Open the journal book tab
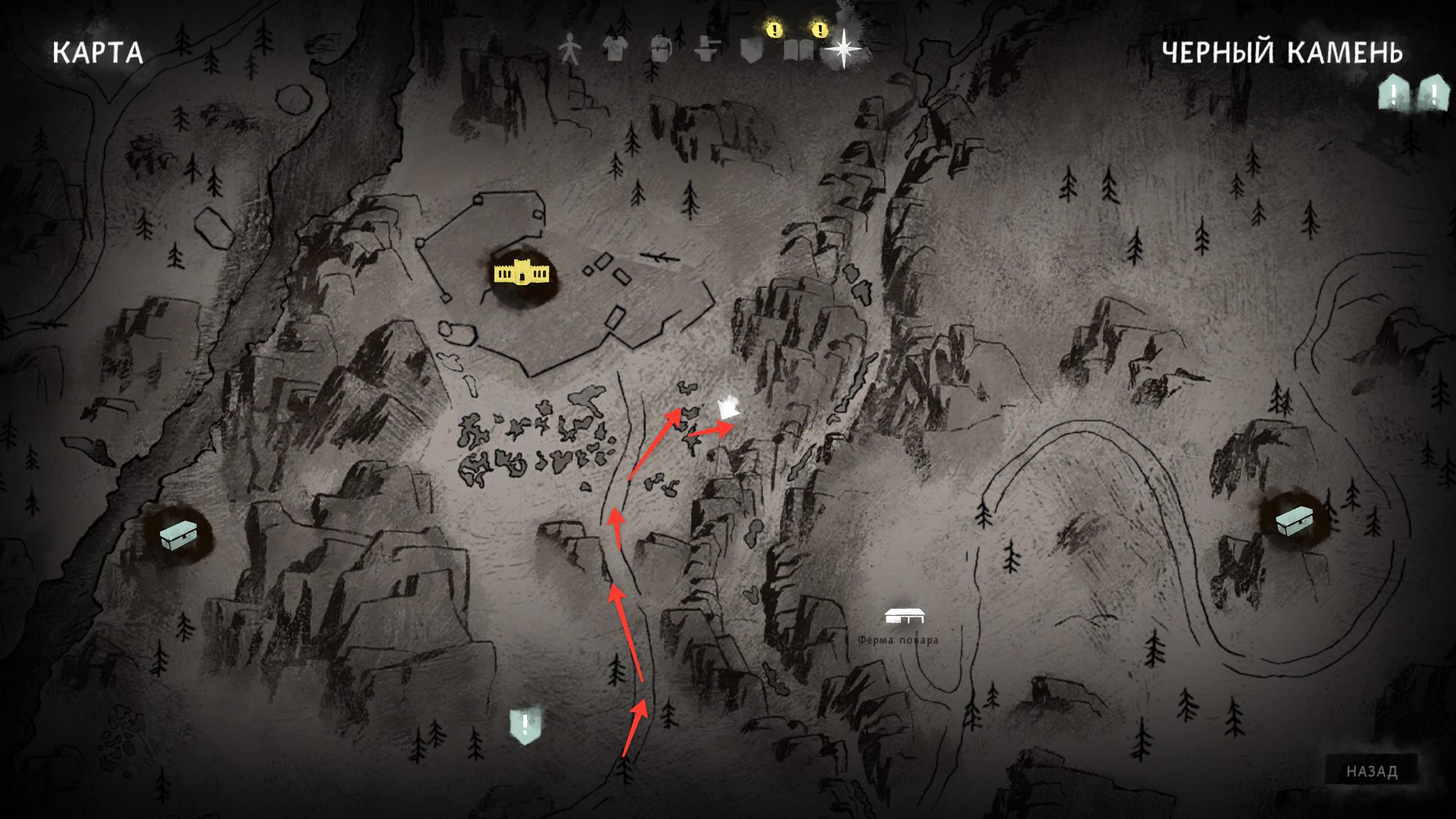1456x819 pixels. pyautogui.click(x=798, y=50)
